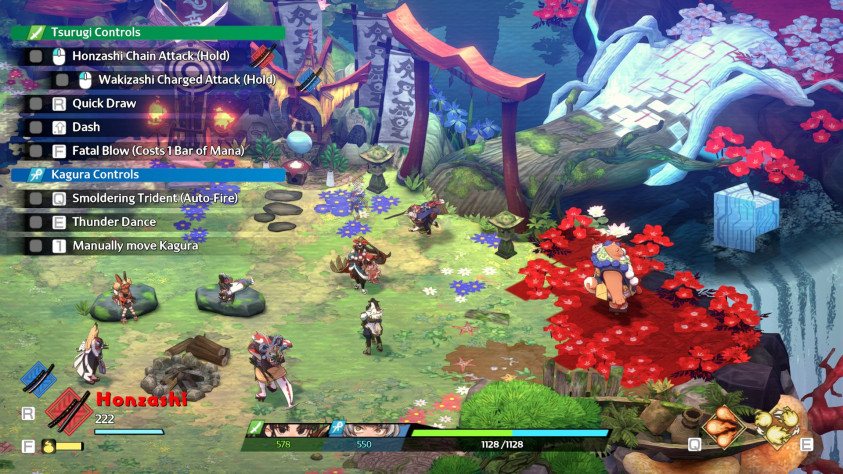Tick the Thunder Dance checkbox
The width and height of the screenshot is (843, 474).
36,222
